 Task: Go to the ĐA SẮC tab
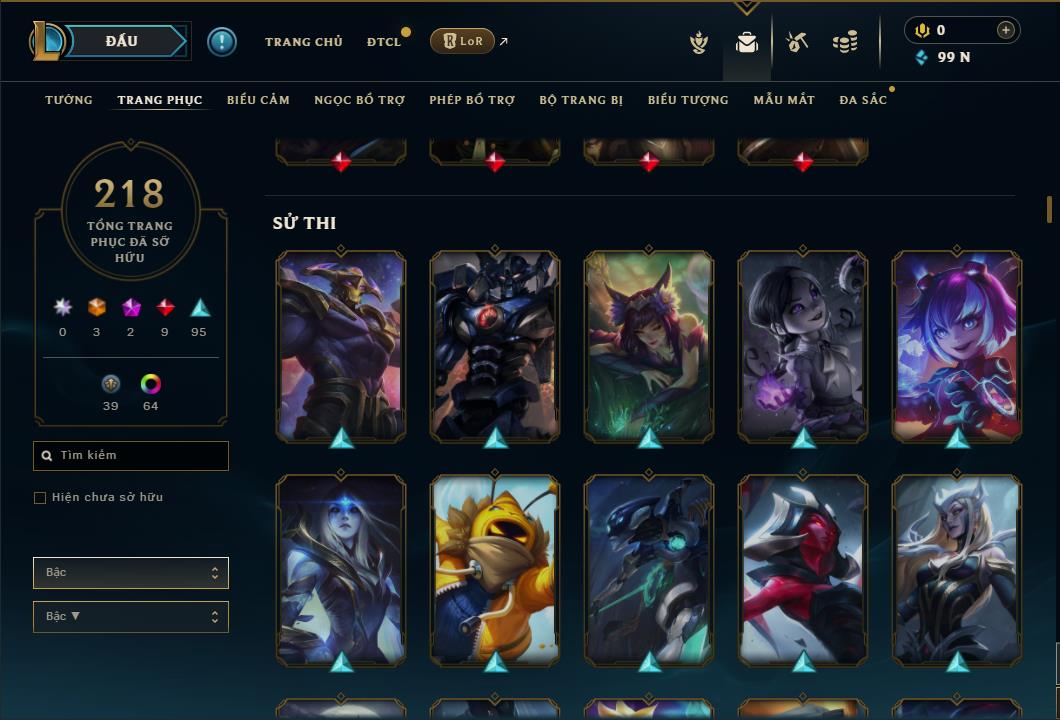pos(863,100)
